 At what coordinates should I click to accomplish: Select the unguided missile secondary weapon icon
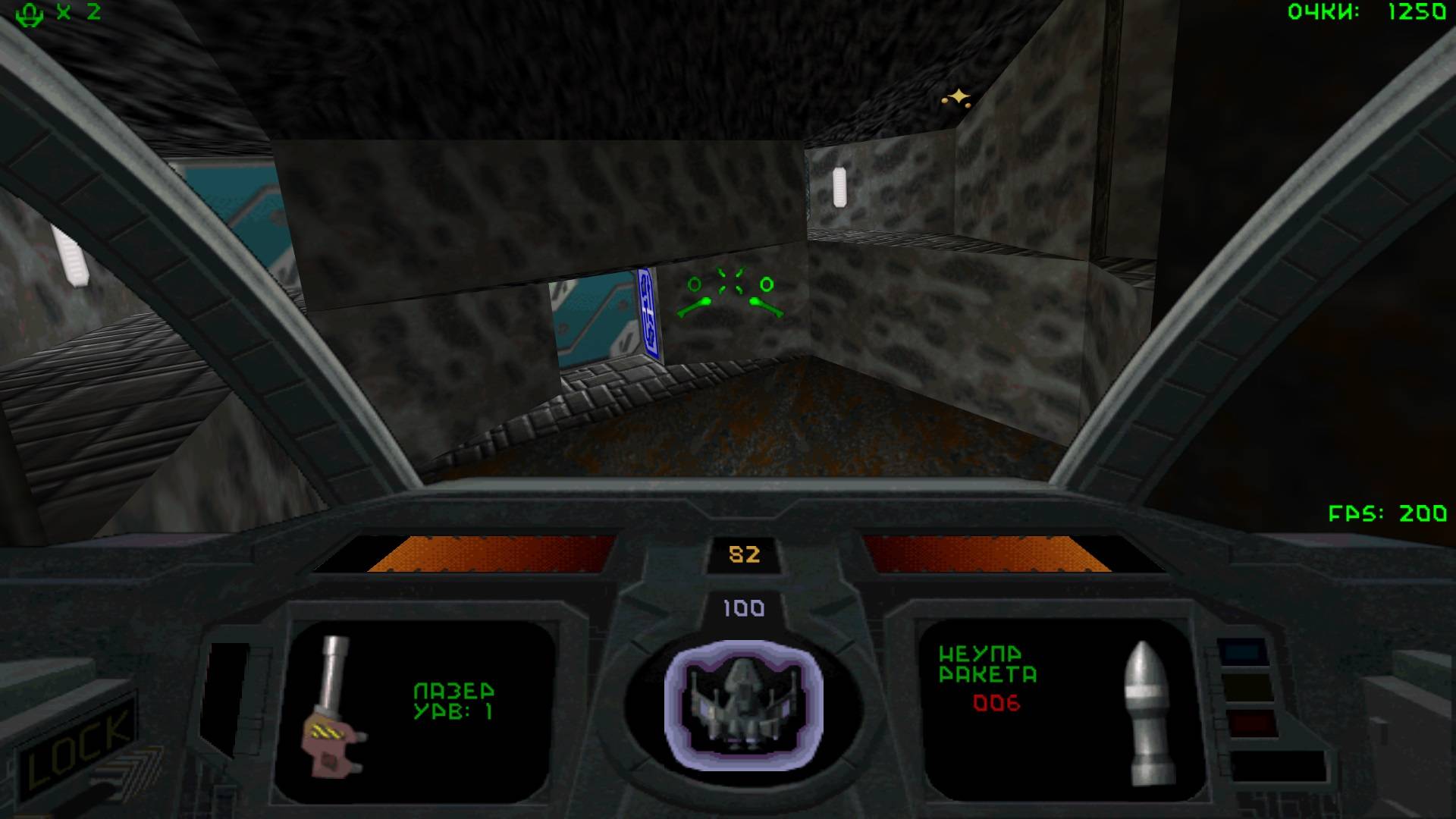1149,713
